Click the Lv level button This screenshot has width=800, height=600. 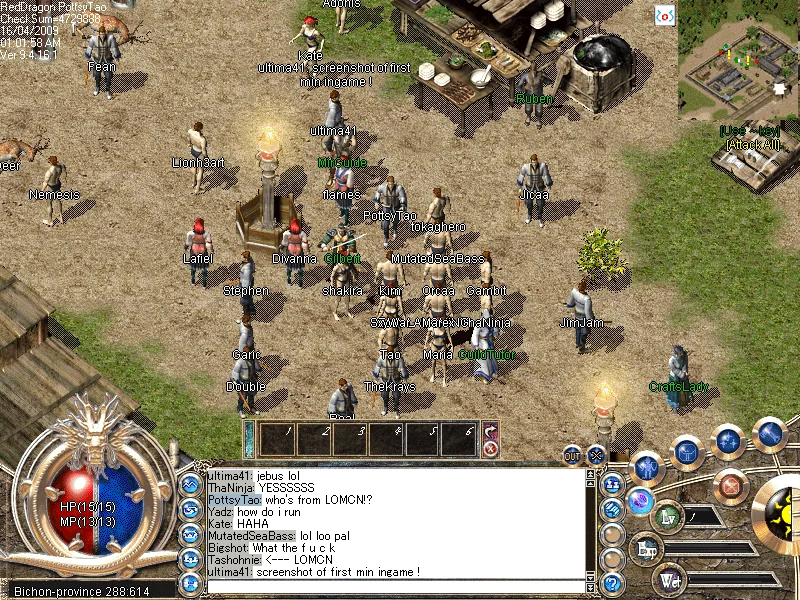coord(668,518)
